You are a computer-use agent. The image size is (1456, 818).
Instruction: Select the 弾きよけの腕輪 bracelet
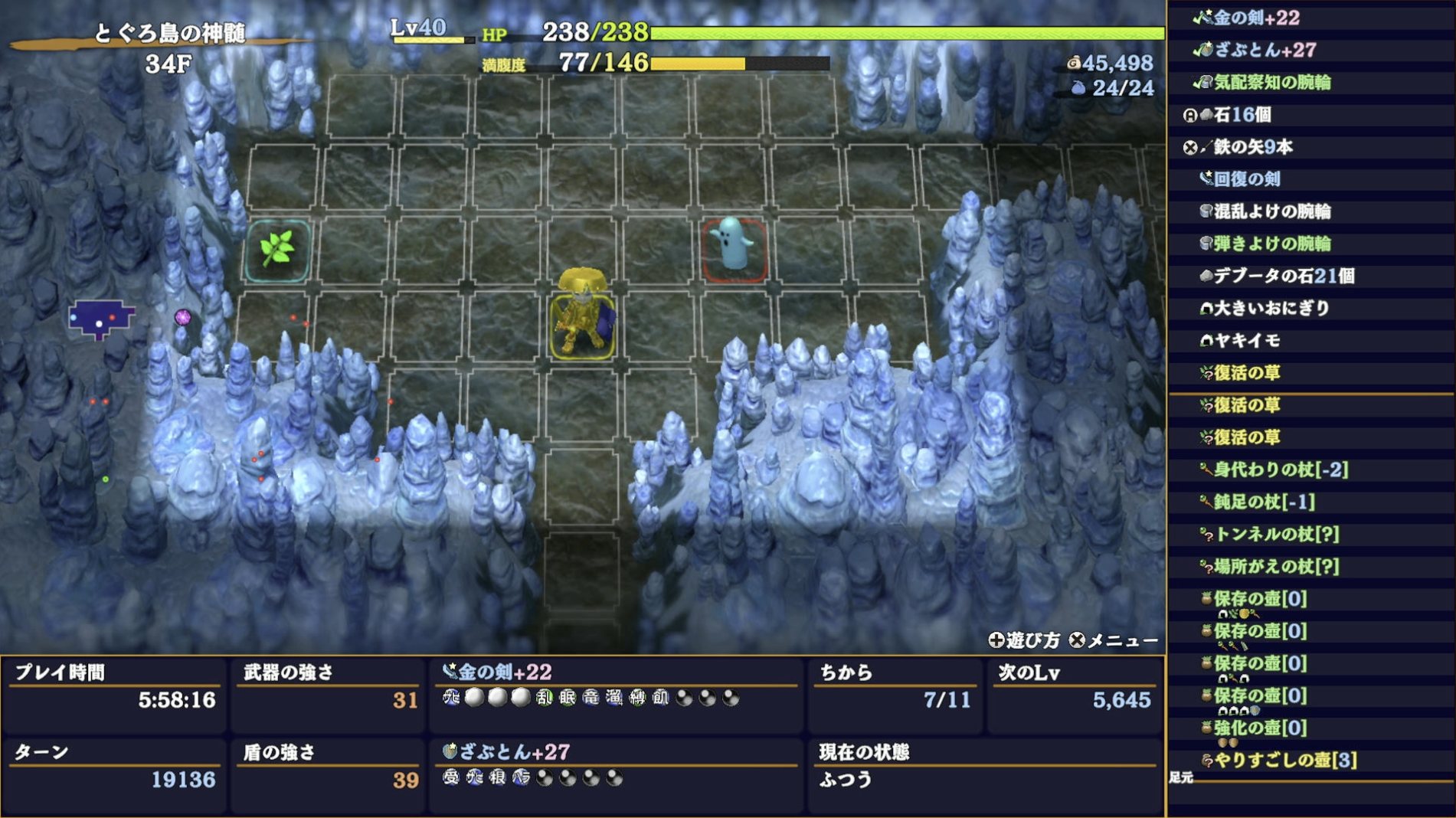1271,244
